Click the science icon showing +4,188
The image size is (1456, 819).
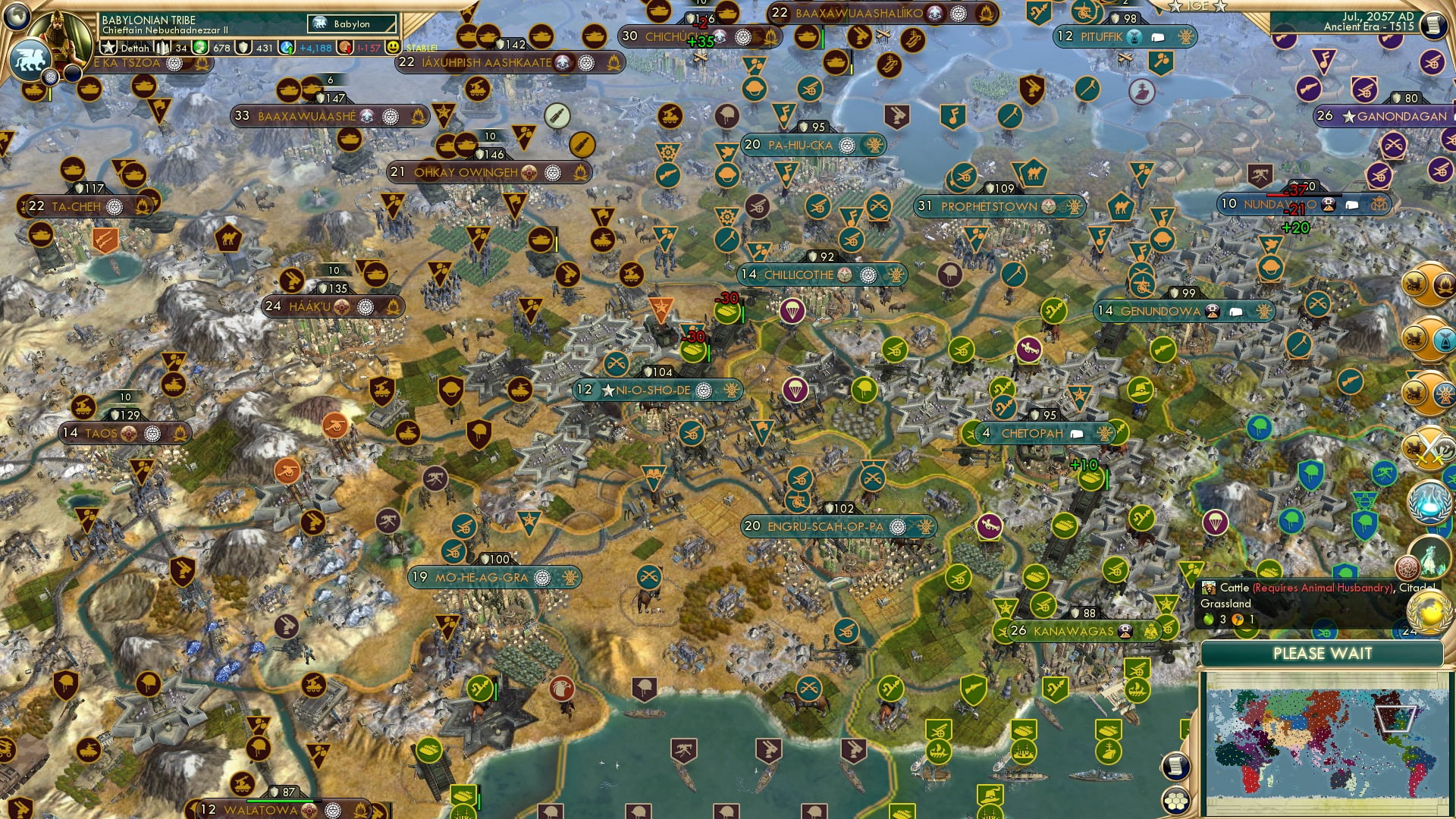pos(287,48)
